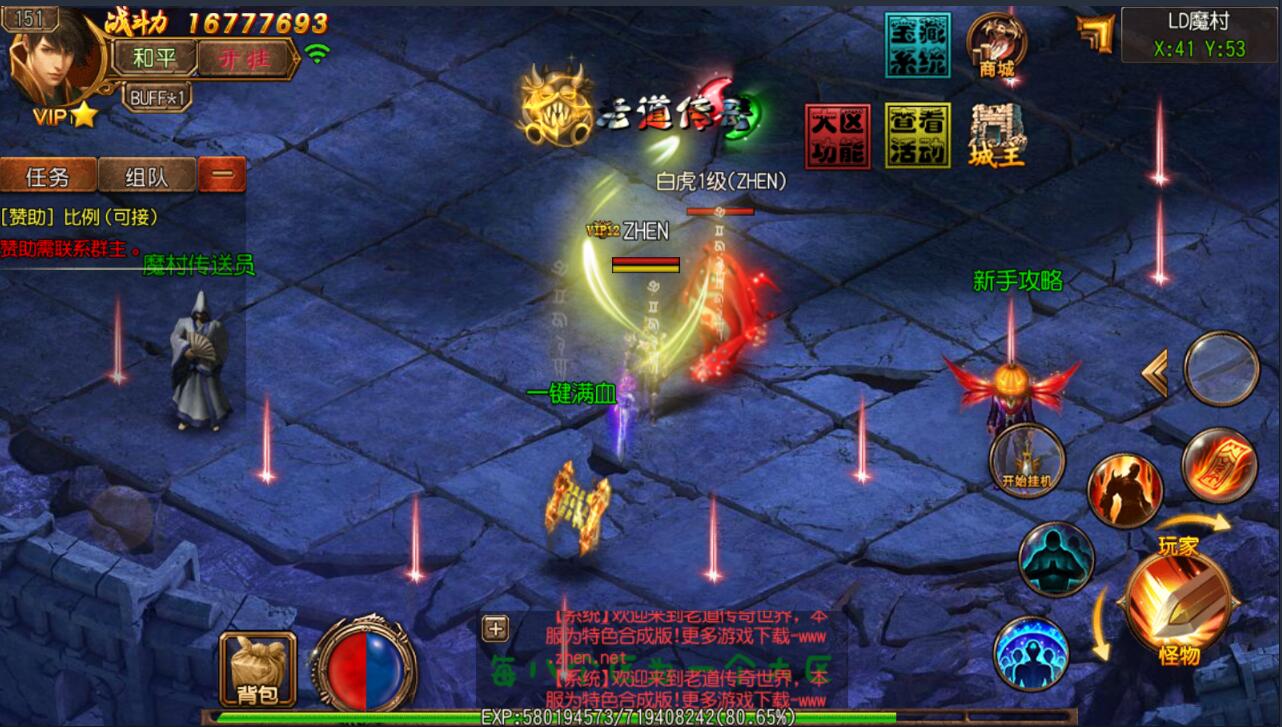Switch to the 任务 quest tab
This screenshot has width=1282, height=727.
click(48, 176)
